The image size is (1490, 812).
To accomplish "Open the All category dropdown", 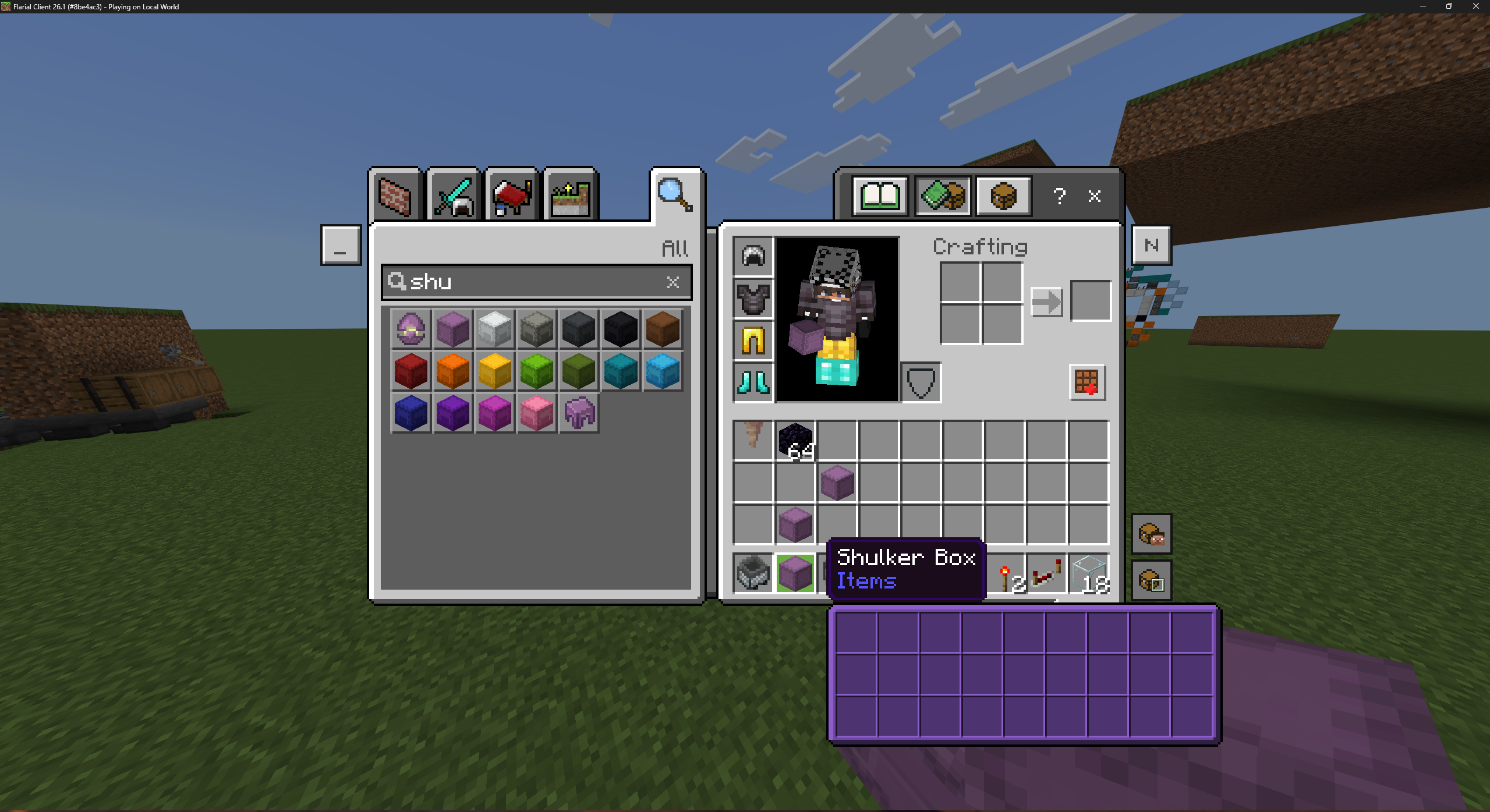I will coord(674,249).
